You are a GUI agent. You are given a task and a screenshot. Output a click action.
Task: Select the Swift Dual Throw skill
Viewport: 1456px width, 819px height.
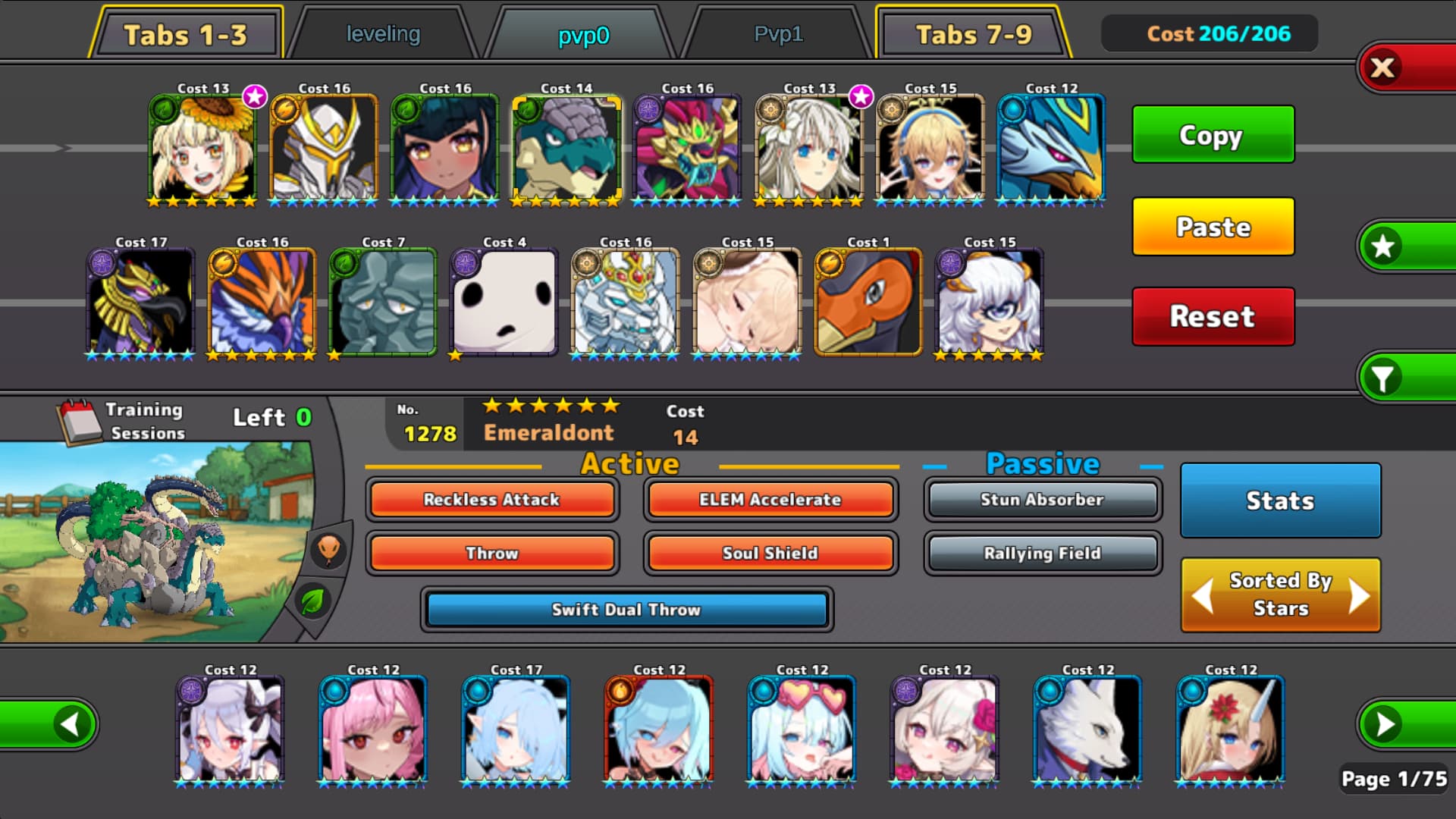point(626,610)
